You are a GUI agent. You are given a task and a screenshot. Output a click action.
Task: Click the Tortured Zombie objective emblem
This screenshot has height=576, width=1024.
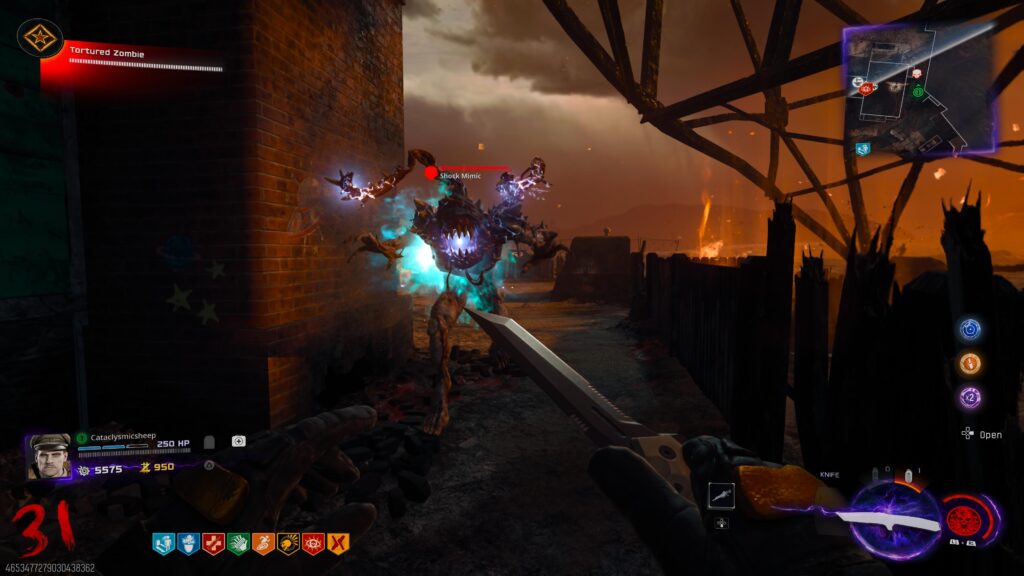[x=40, y=39]
